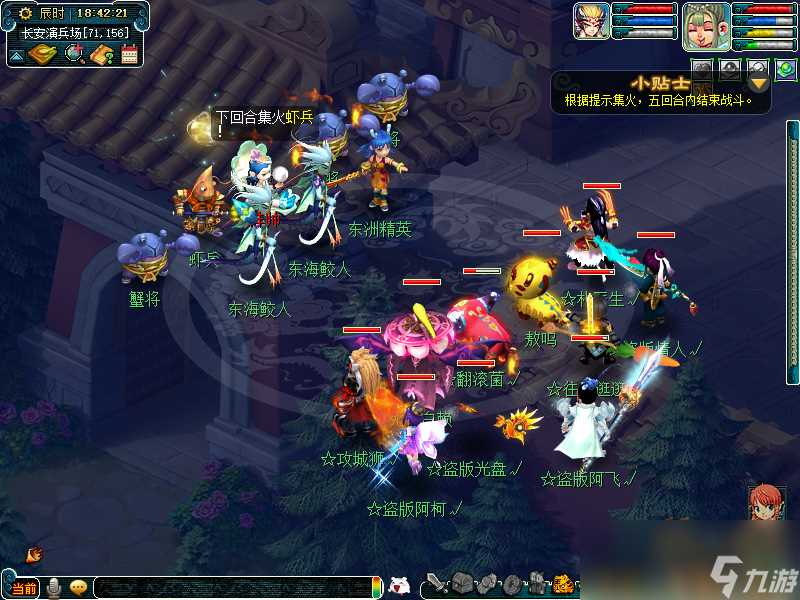Click the small orange creature icon above chat
The height and width of the screenshot is (600, 800).
(34, 553)
